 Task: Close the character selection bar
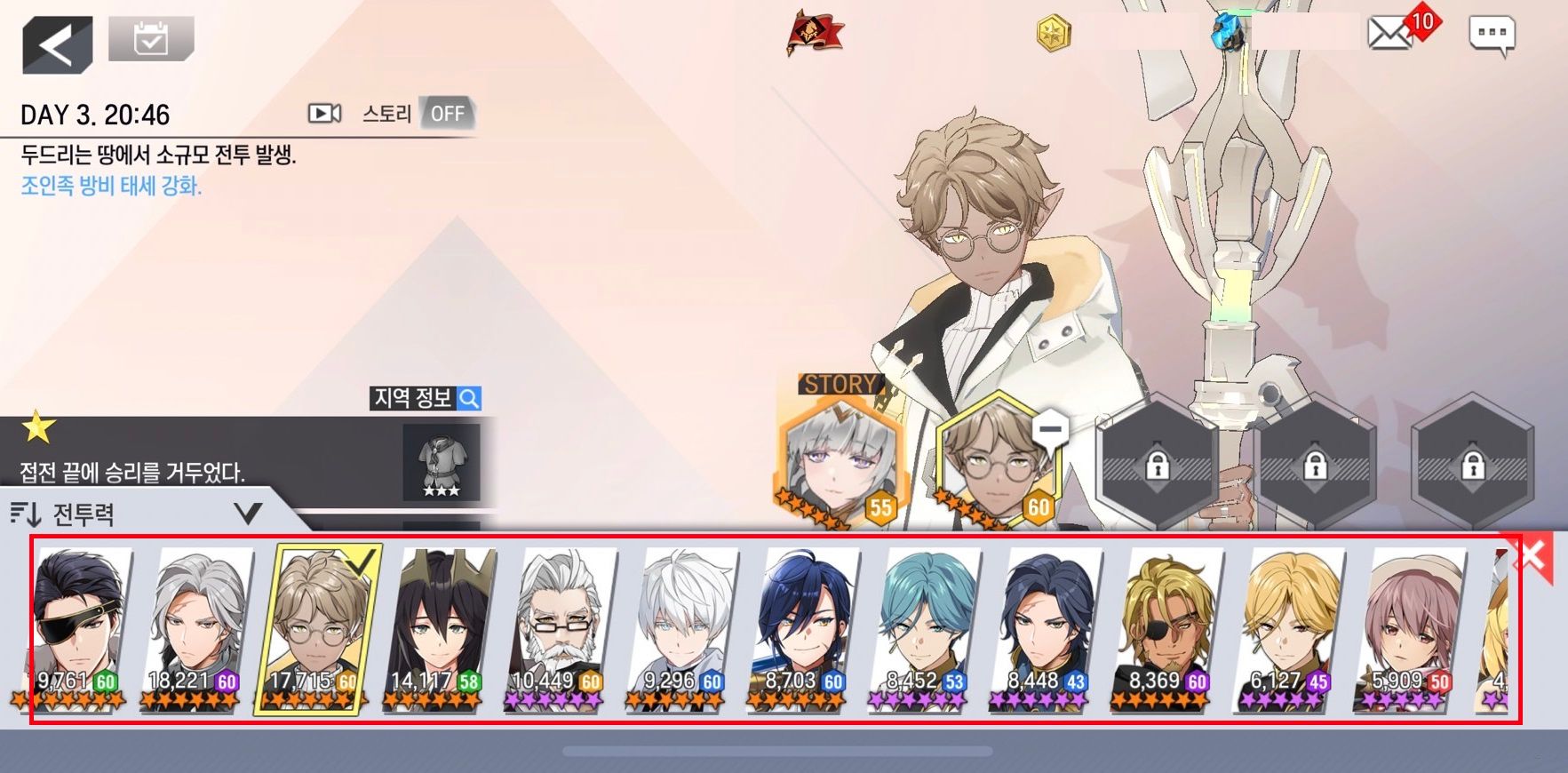point(1532,556)
